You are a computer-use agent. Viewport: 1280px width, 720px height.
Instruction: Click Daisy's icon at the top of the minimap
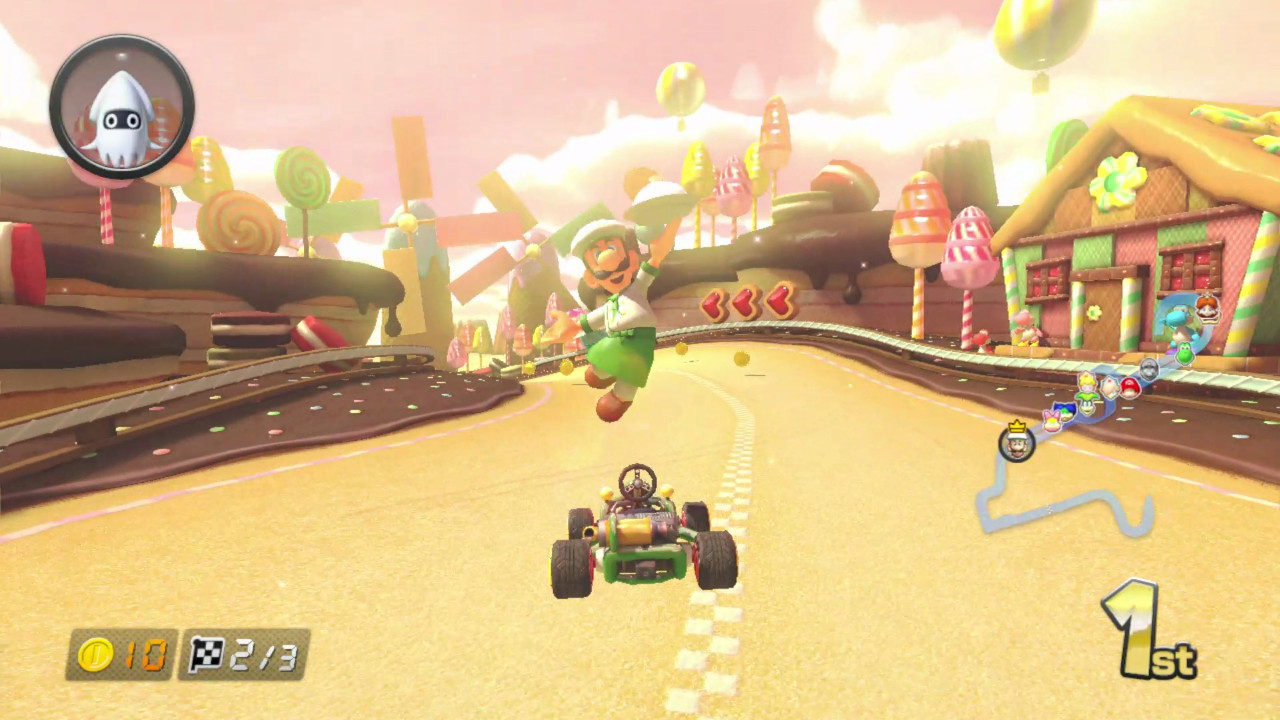tap(1205, 308)
